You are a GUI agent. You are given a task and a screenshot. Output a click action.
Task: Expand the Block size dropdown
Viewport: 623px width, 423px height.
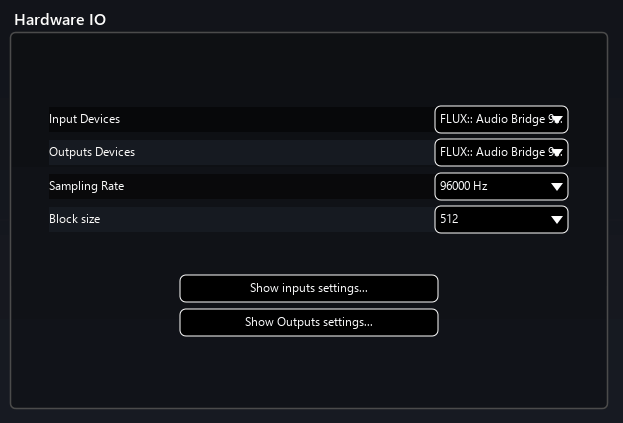click(x=501, y=219)
